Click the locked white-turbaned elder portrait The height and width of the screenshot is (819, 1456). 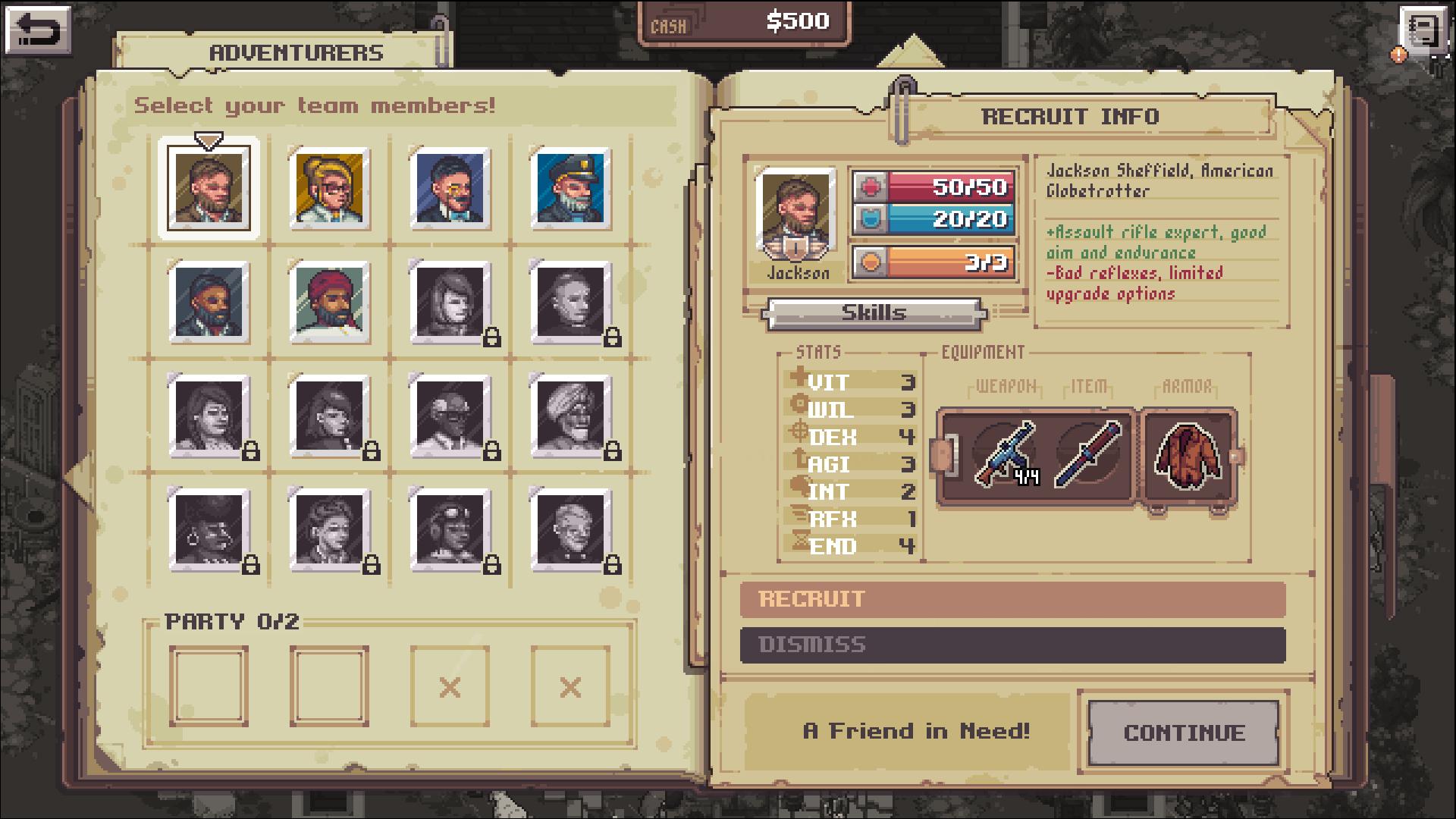click(x=571, y=416)
